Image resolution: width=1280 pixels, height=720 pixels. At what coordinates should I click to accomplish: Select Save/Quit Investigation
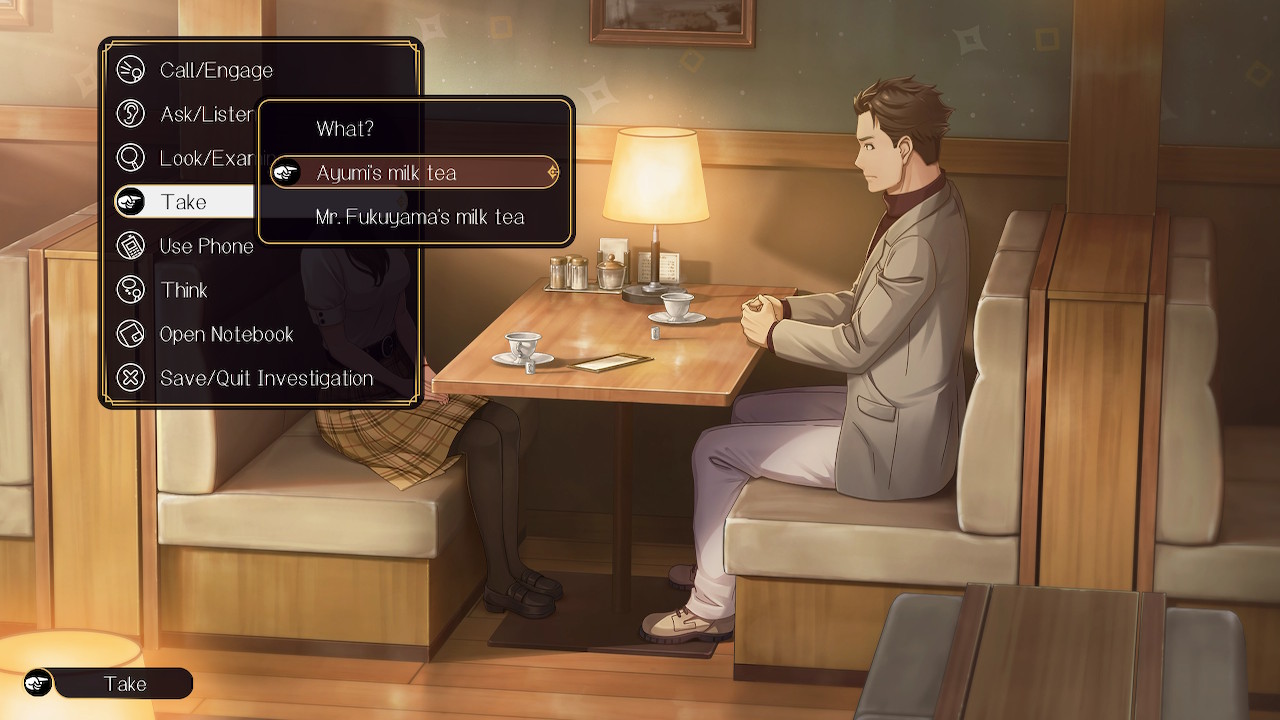[265, 378]
